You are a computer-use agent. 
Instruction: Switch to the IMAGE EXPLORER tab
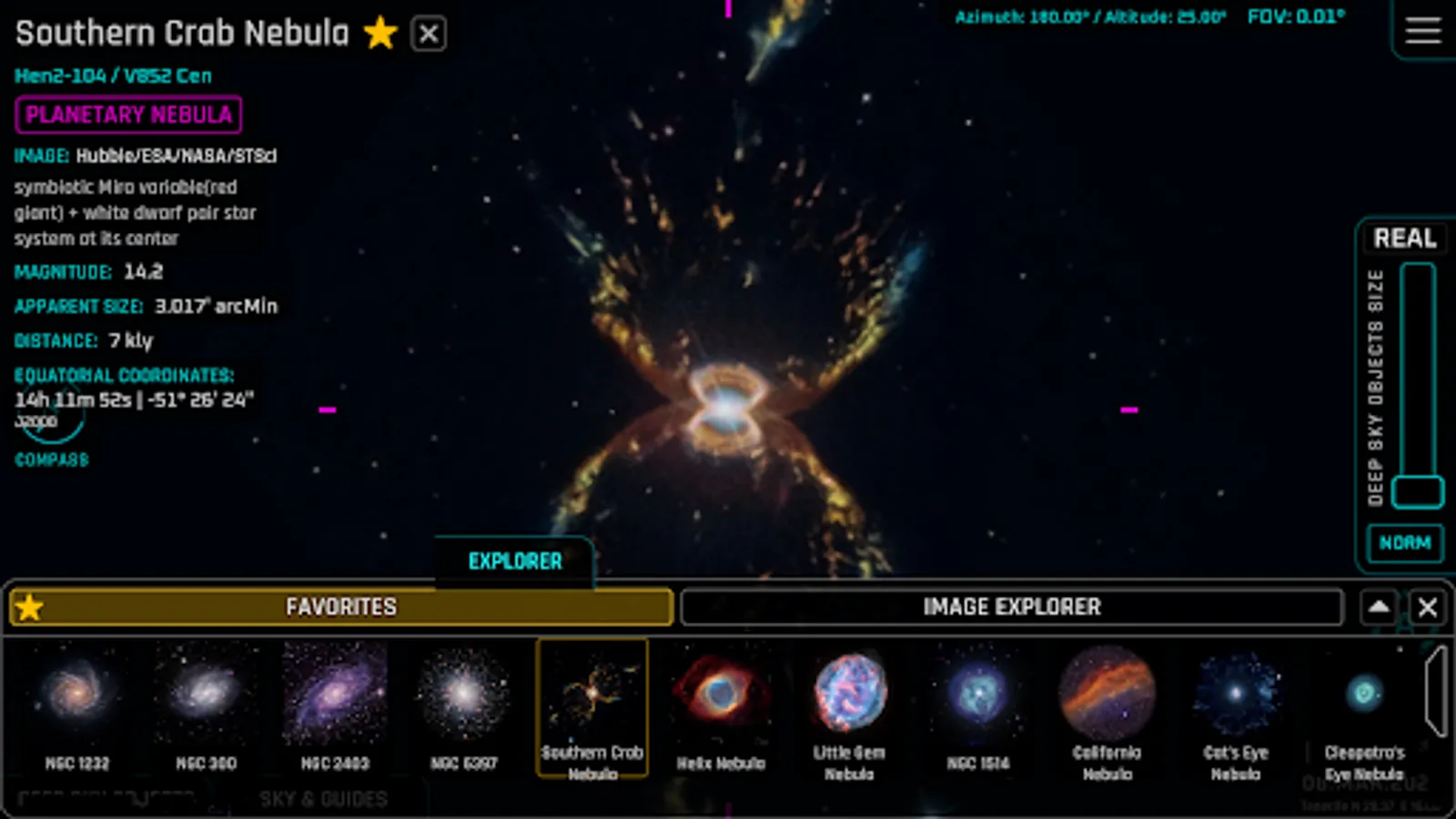1010,606
